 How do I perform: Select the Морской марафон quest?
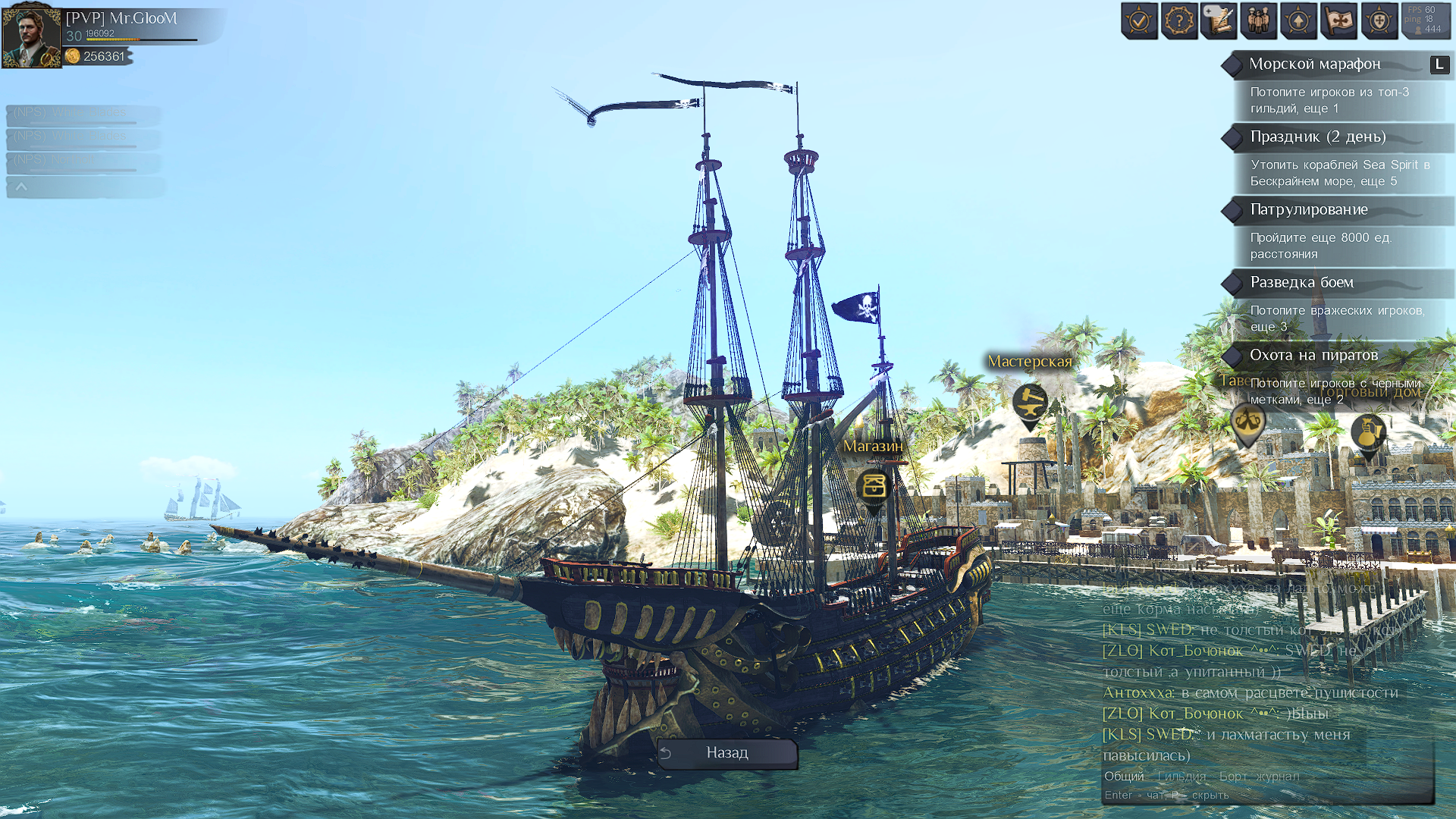click(1315, 64)
